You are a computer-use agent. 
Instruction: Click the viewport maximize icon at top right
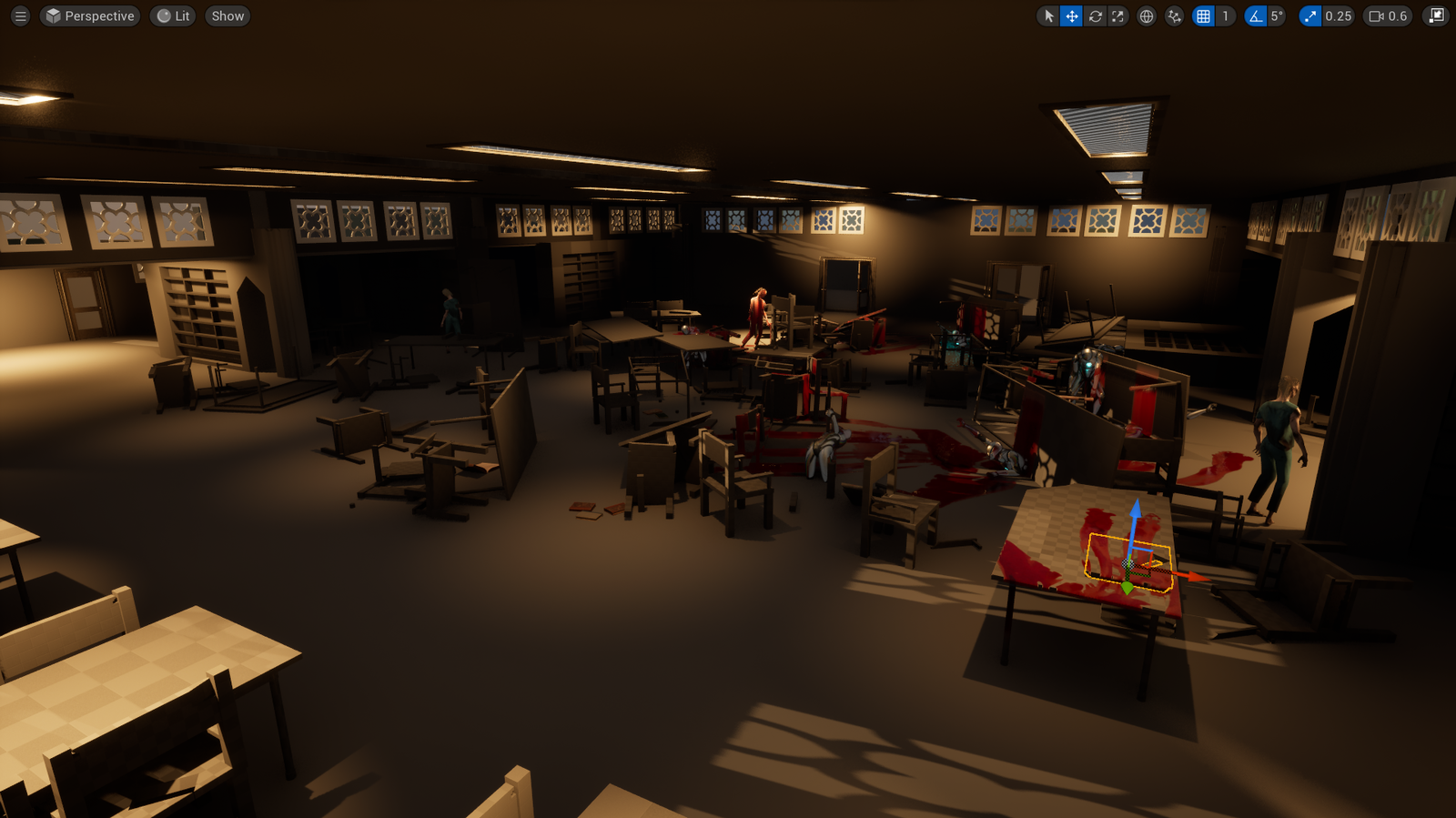(x=1434, y=15)
